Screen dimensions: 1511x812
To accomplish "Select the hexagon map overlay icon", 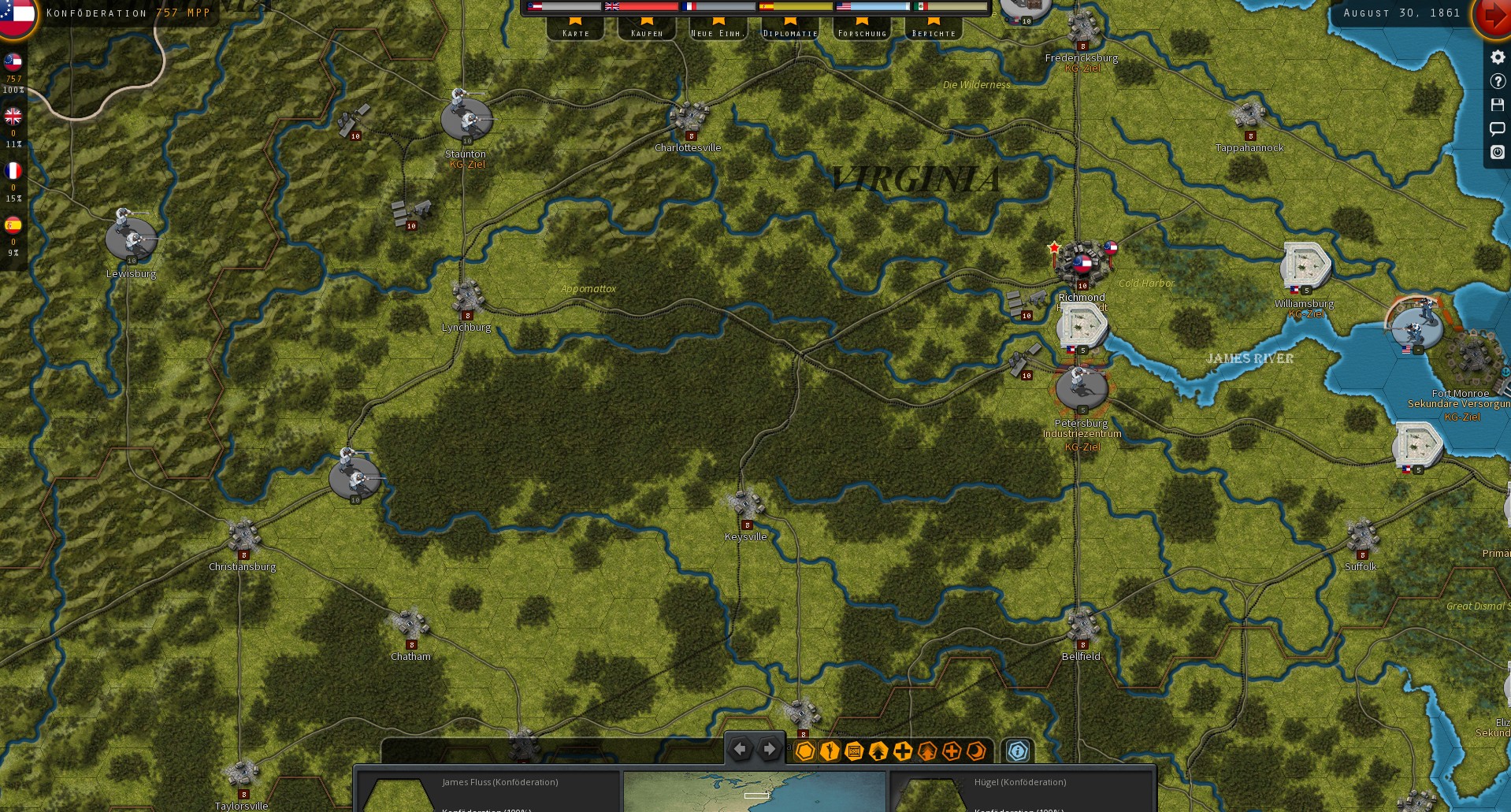I will coord(804,751).
